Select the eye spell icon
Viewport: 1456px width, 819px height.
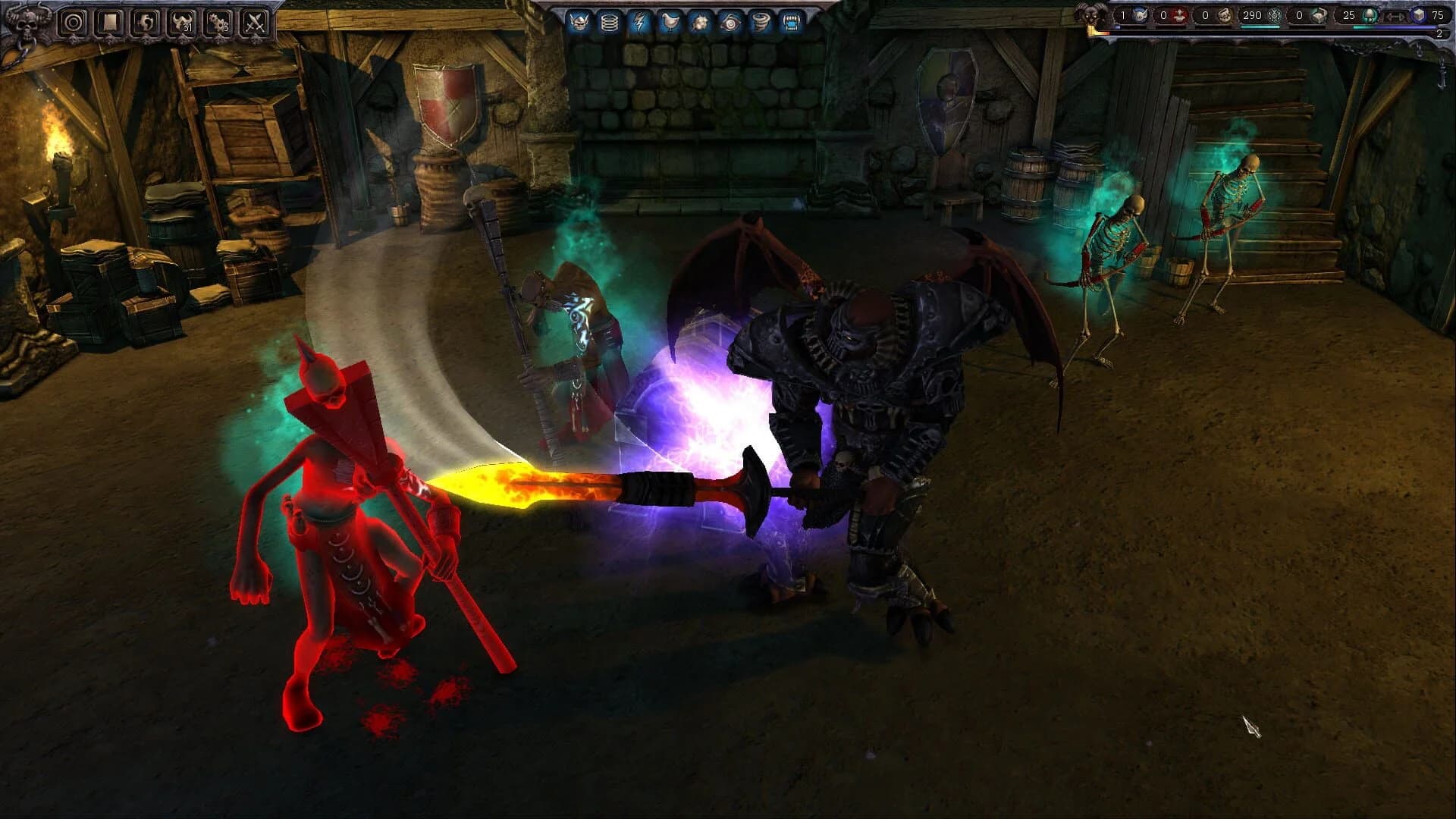point(731,22)
